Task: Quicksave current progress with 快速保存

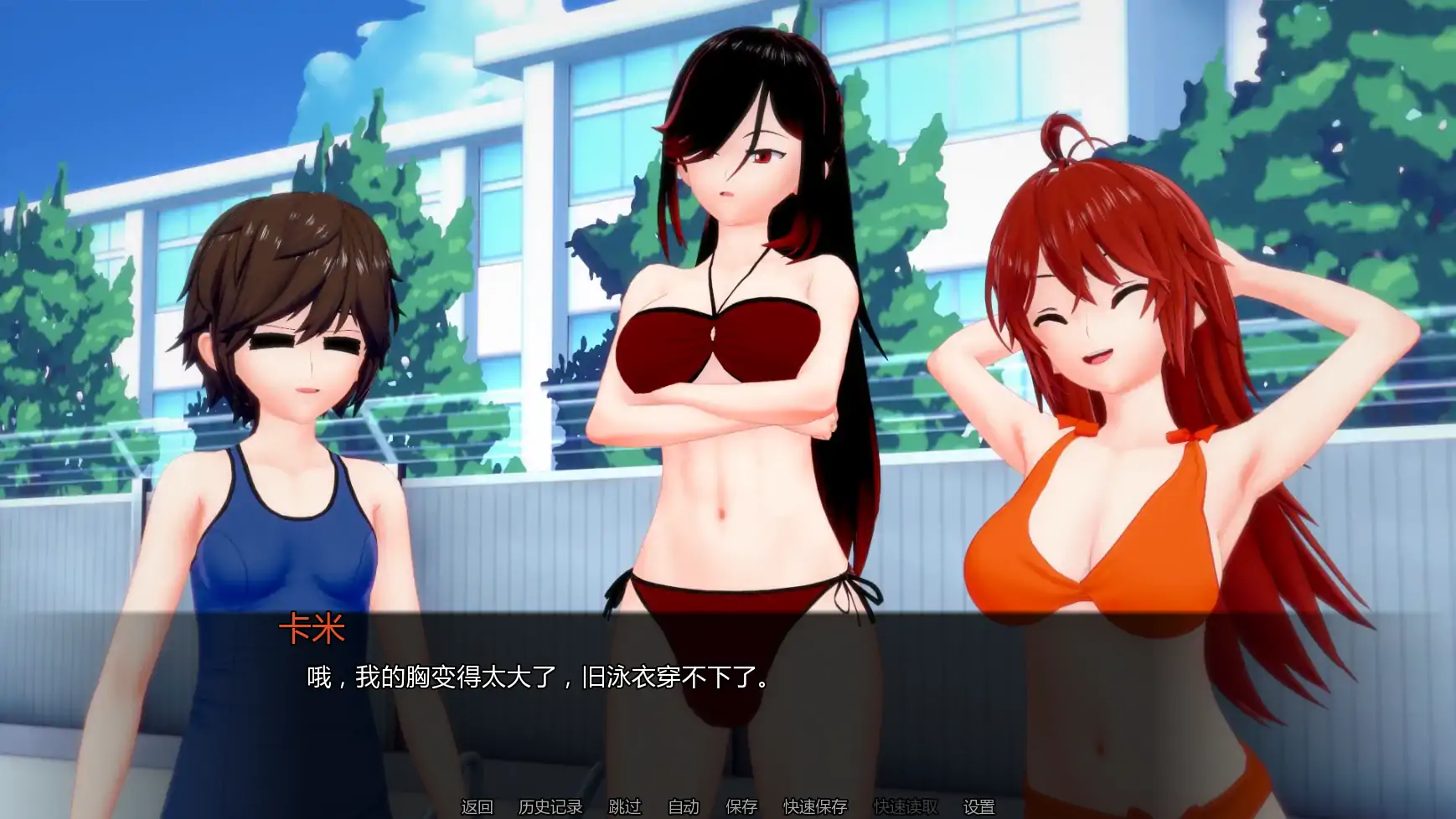Action: [x=815, y=806]
